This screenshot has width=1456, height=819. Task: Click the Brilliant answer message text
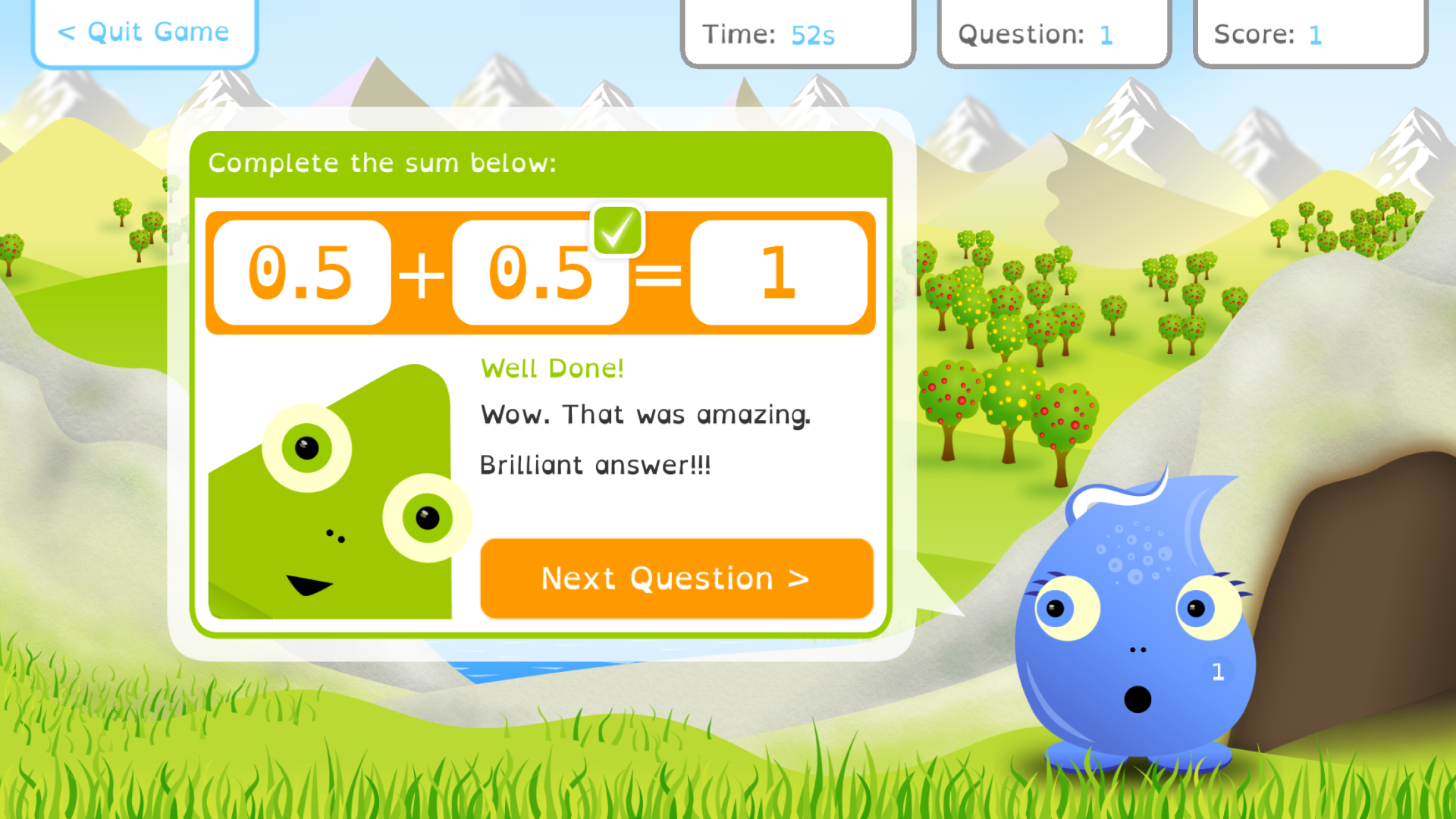[595, 464]
